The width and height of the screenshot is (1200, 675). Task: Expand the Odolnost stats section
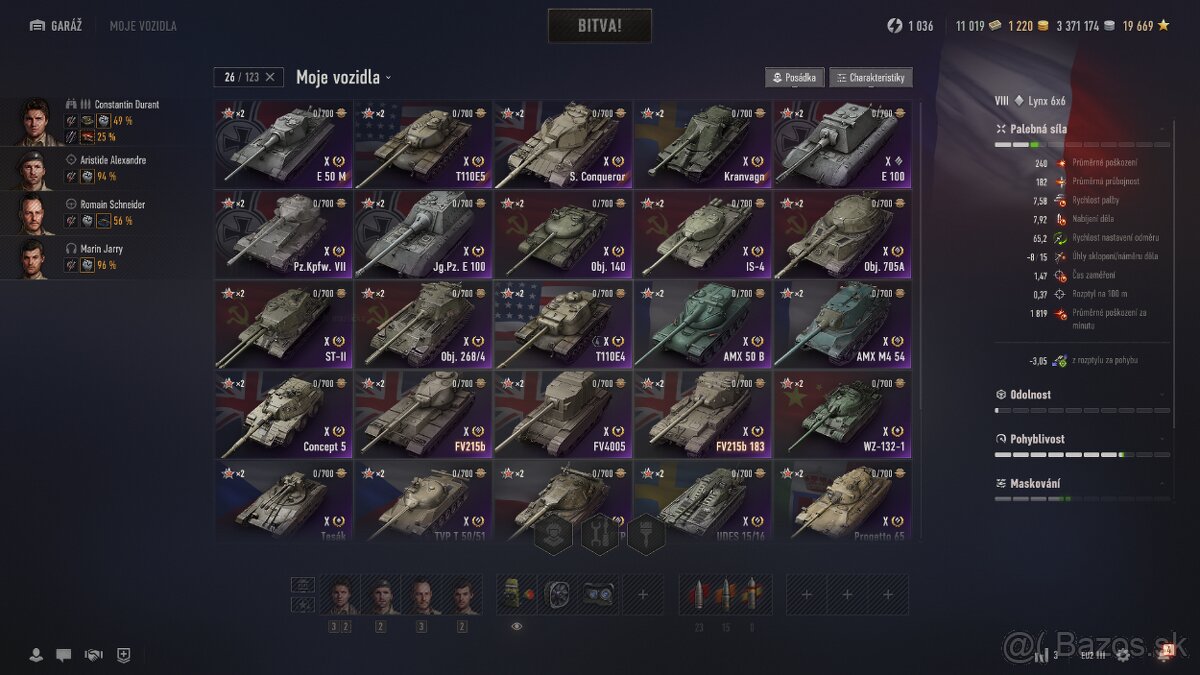click(x=1080, y=395)
